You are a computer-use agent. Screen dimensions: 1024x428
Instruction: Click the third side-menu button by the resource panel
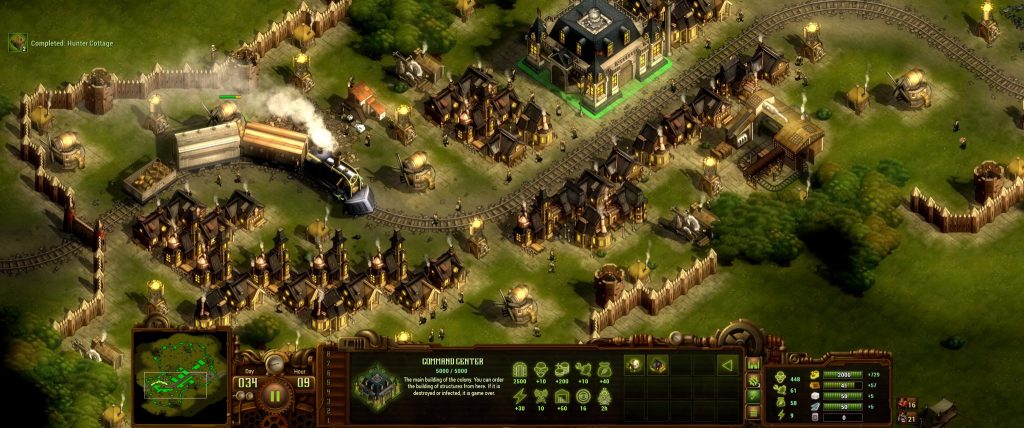tap(753, 396)
